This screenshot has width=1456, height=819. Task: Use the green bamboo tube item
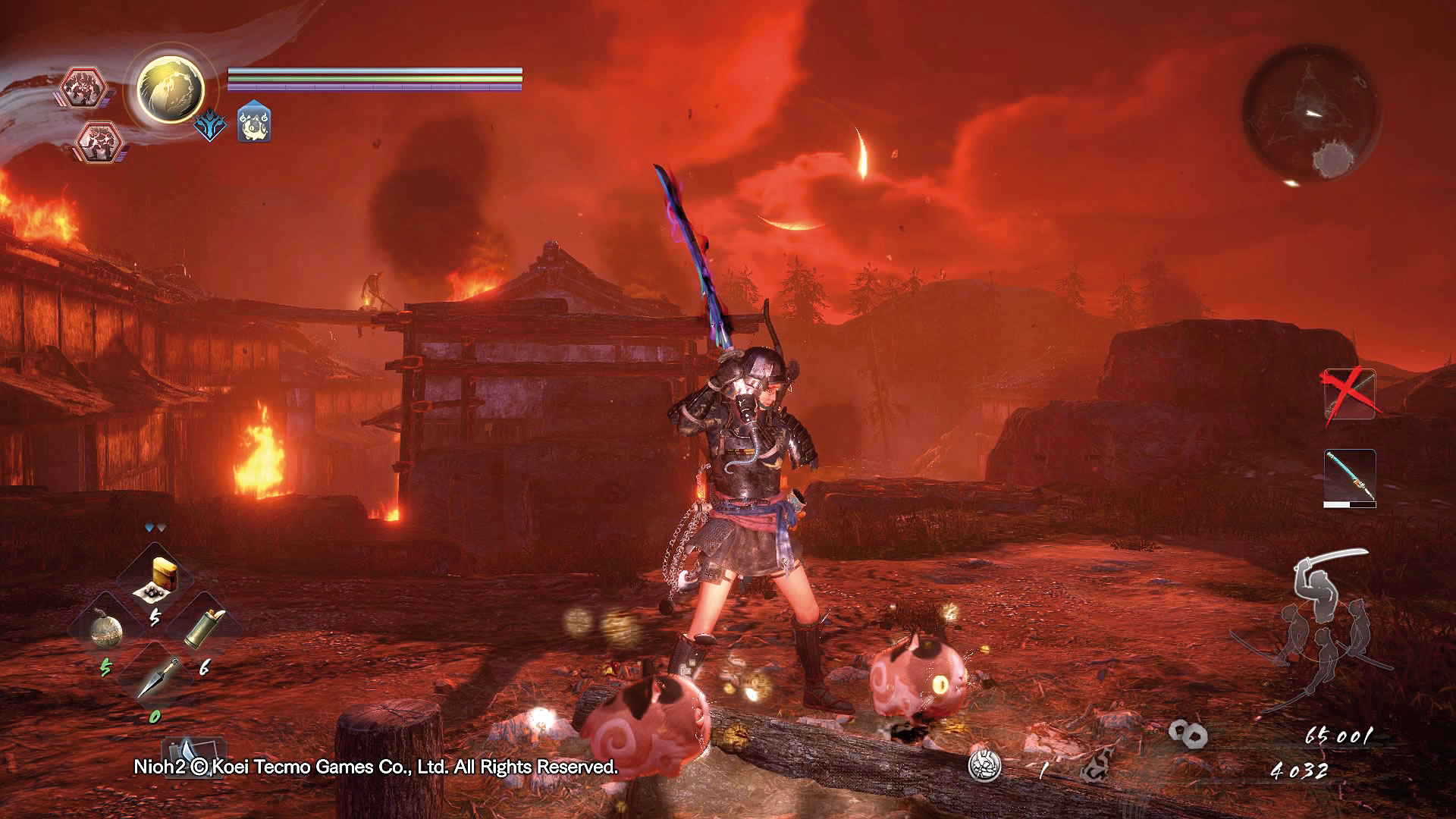pyautogui.click(x=205, y=629)
